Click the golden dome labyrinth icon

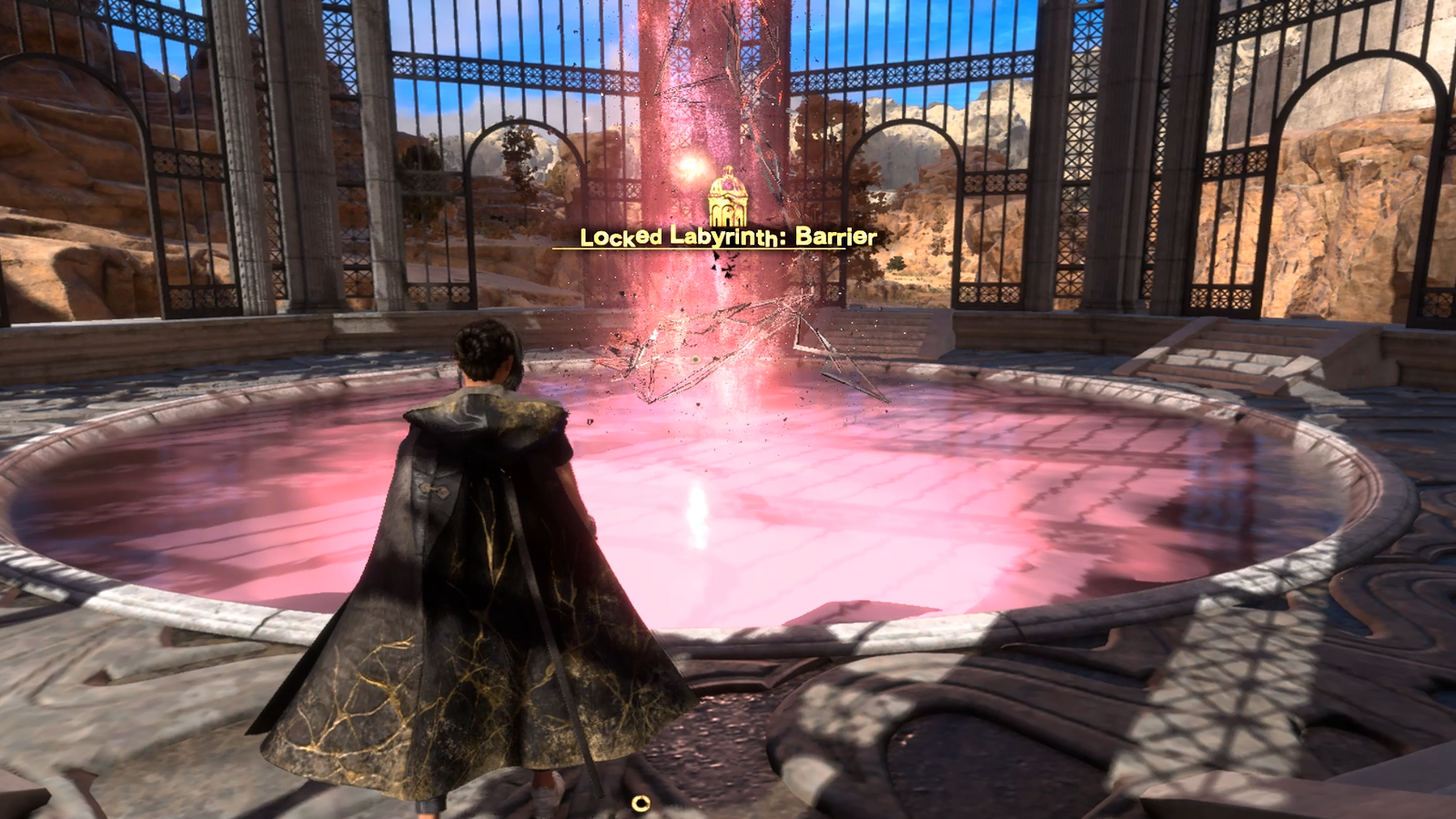[728, 197]
